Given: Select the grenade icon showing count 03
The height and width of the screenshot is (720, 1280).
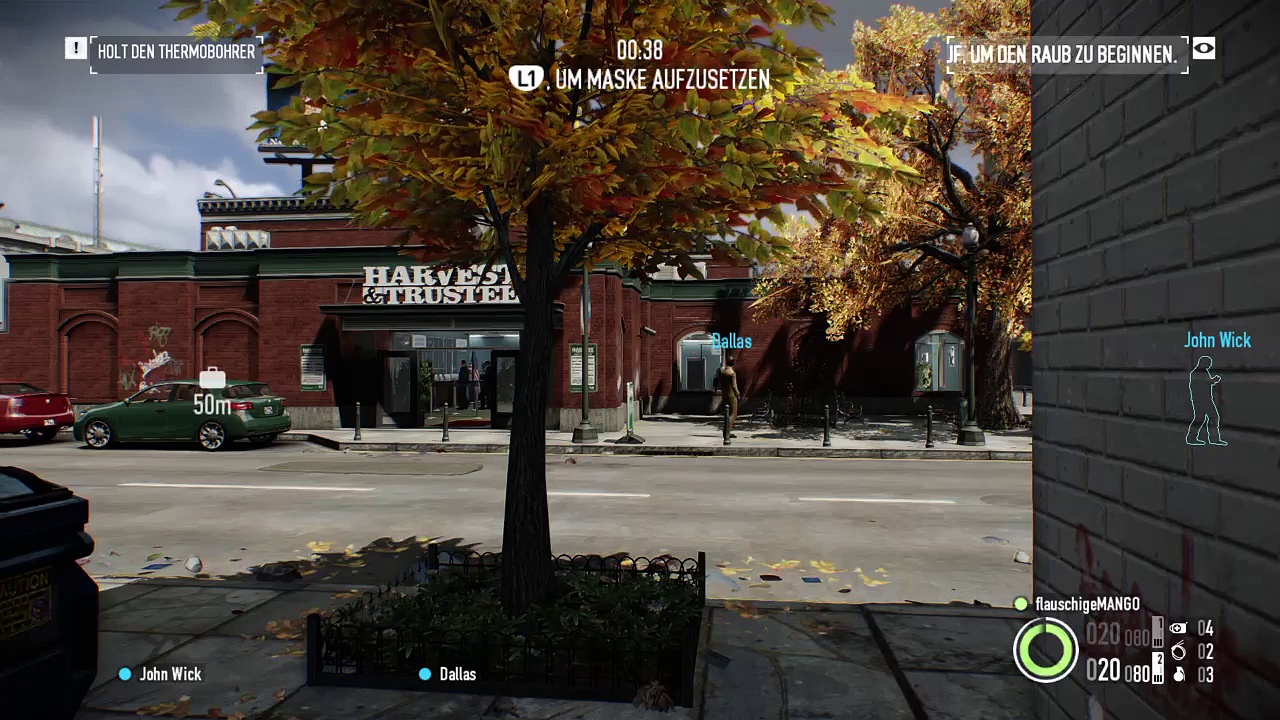Looking at the screenshot, I should (x=1179, y=674).
